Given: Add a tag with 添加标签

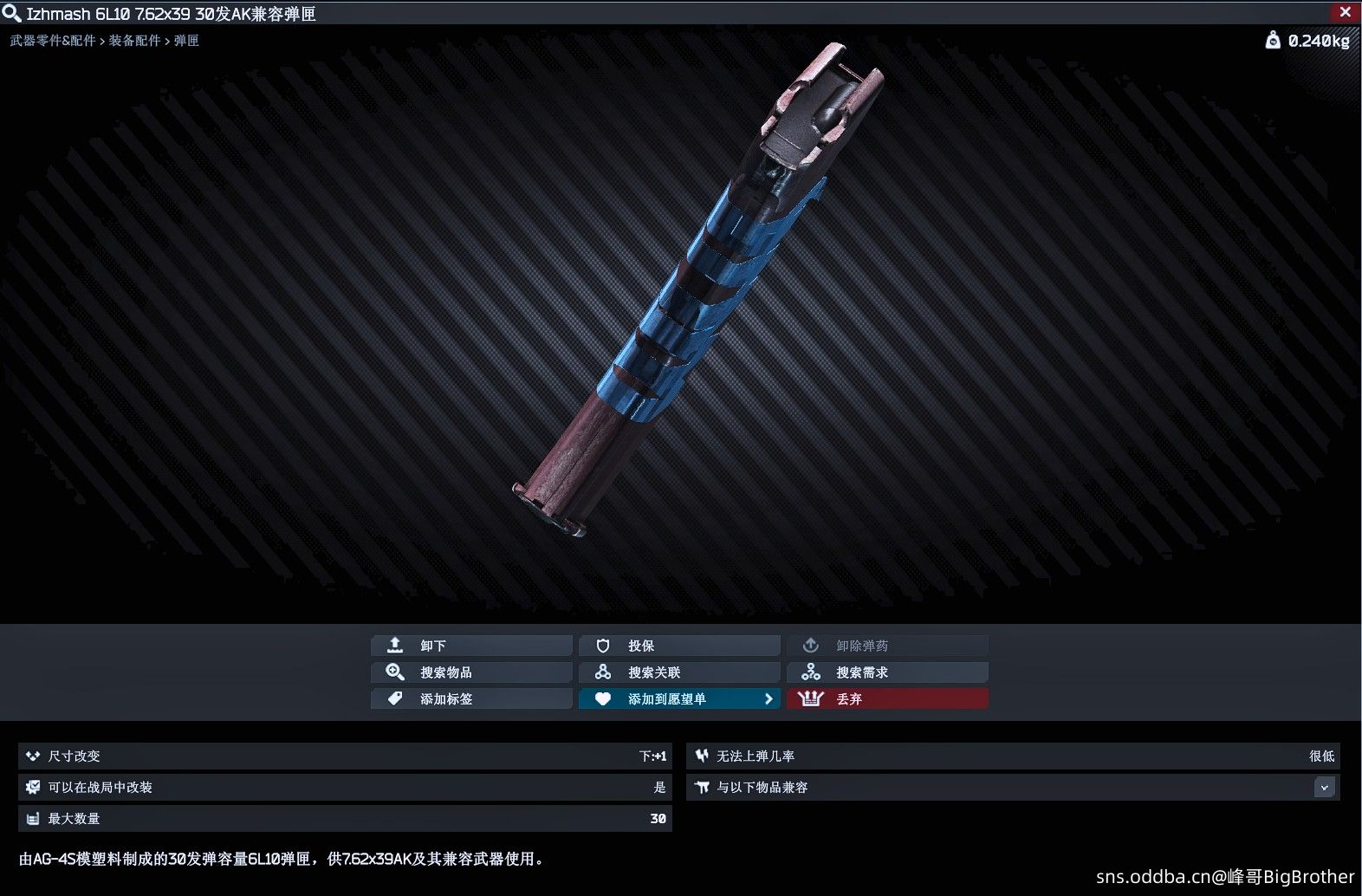Looking at the screenshot, I should [x=471, y=698].
